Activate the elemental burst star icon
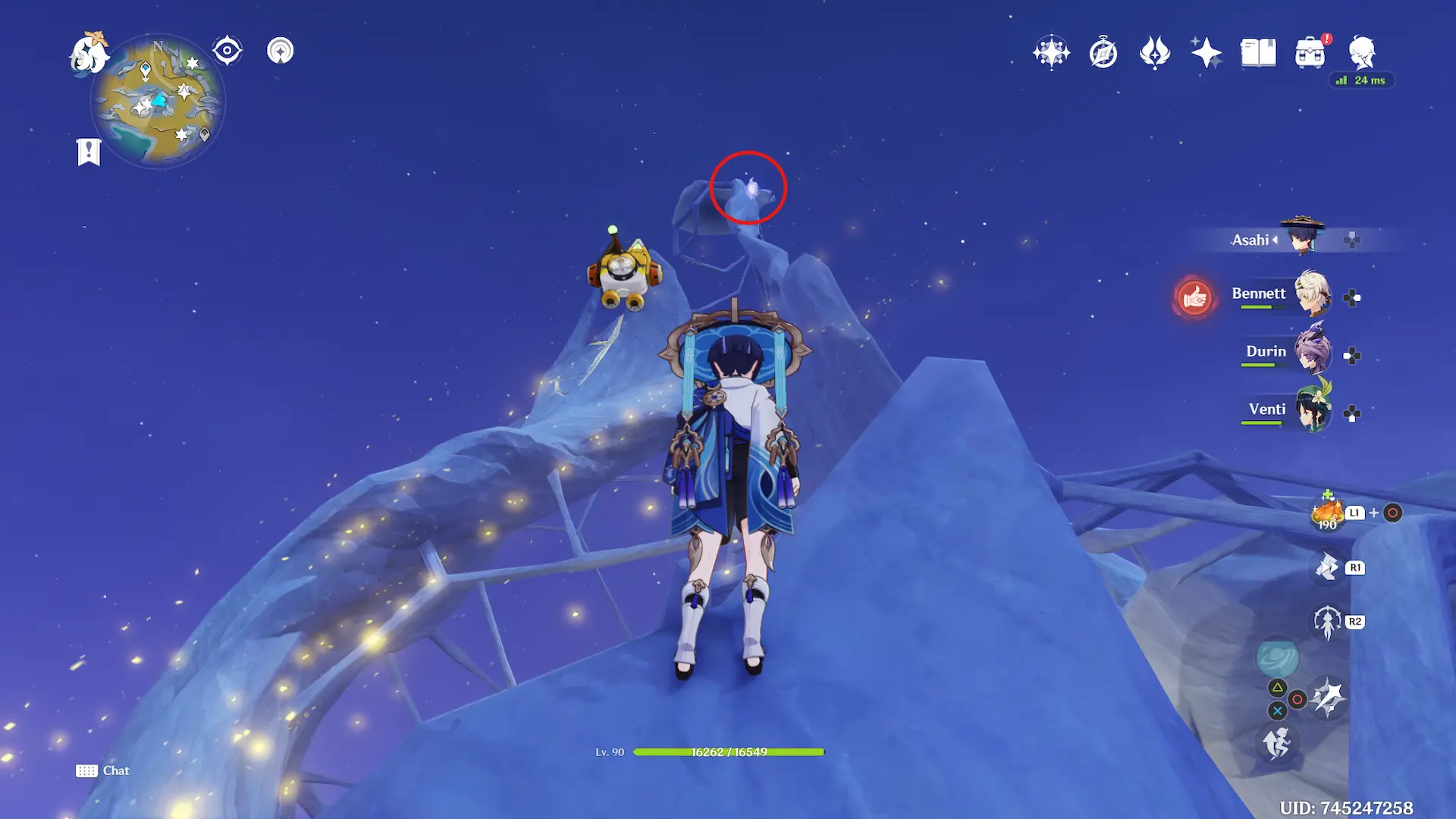The width and height of the screenshot is (1456, 819). (1328, 698)
